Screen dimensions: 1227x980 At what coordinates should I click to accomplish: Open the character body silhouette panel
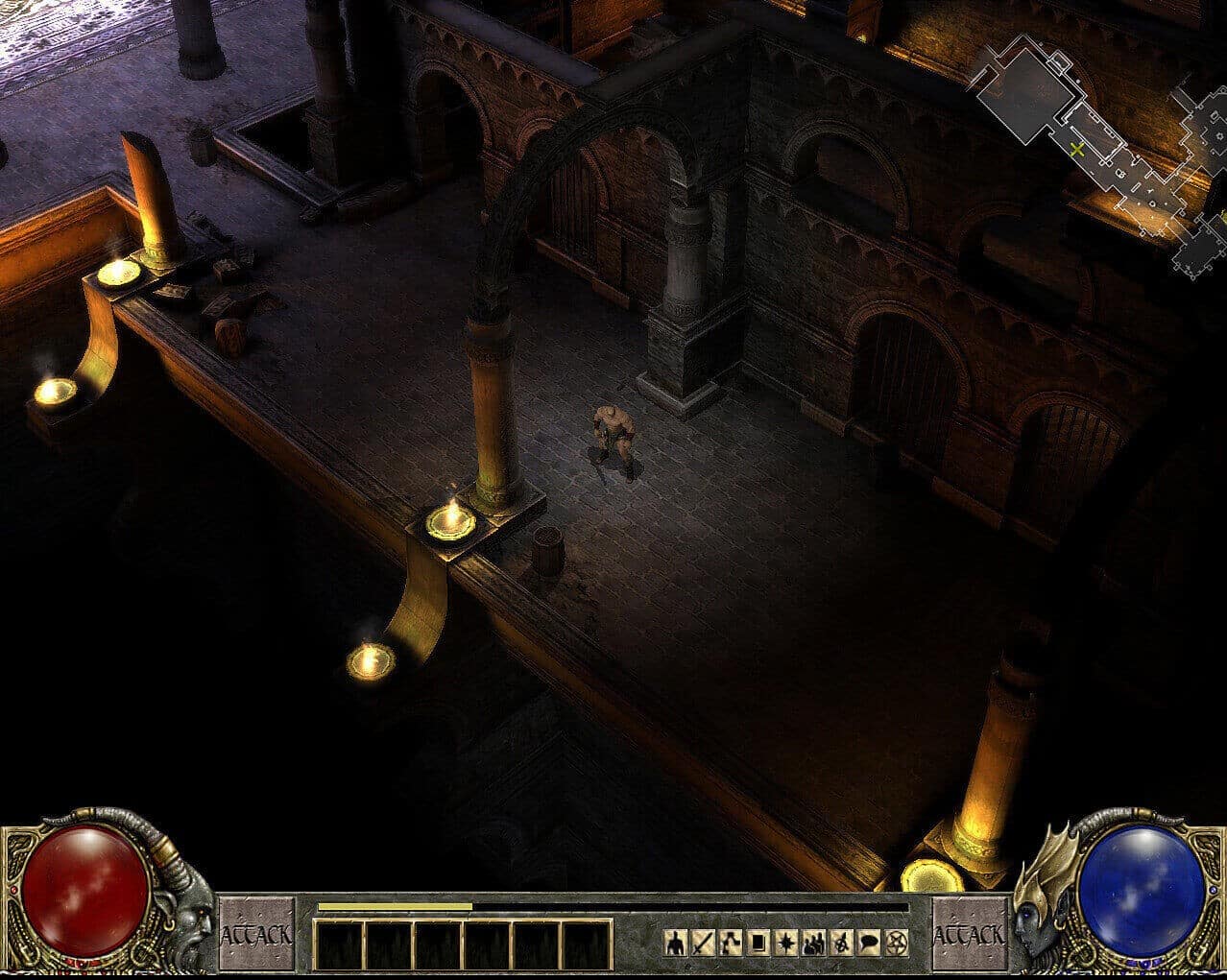pos(676,943)
